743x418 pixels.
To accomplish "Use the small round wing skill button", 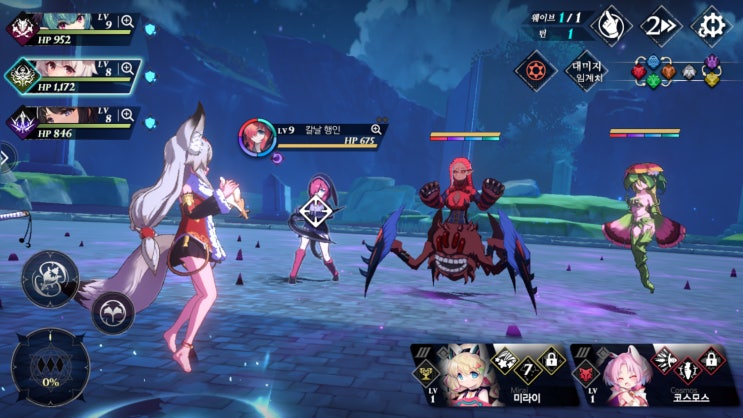I will (113, 311).
